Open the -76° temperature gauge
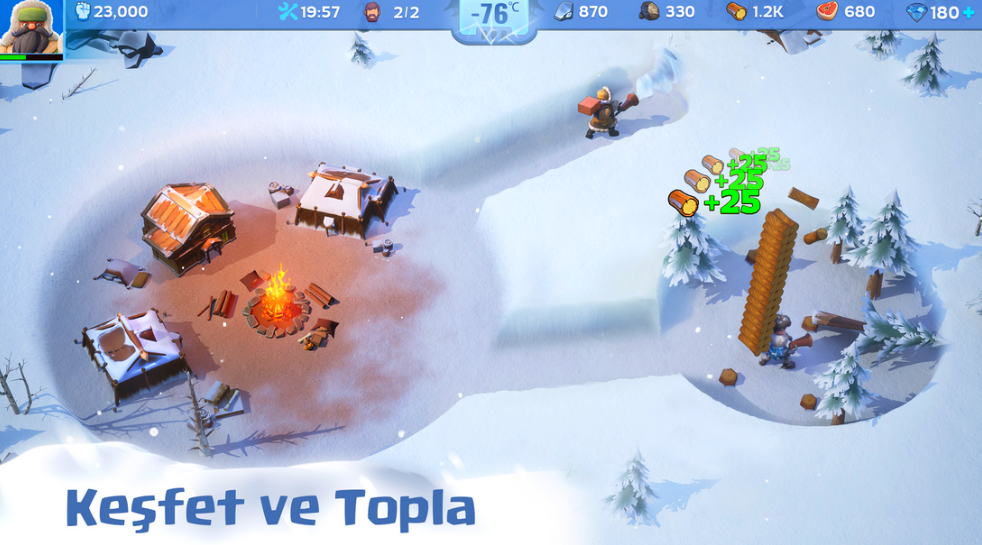 point(494,15)
